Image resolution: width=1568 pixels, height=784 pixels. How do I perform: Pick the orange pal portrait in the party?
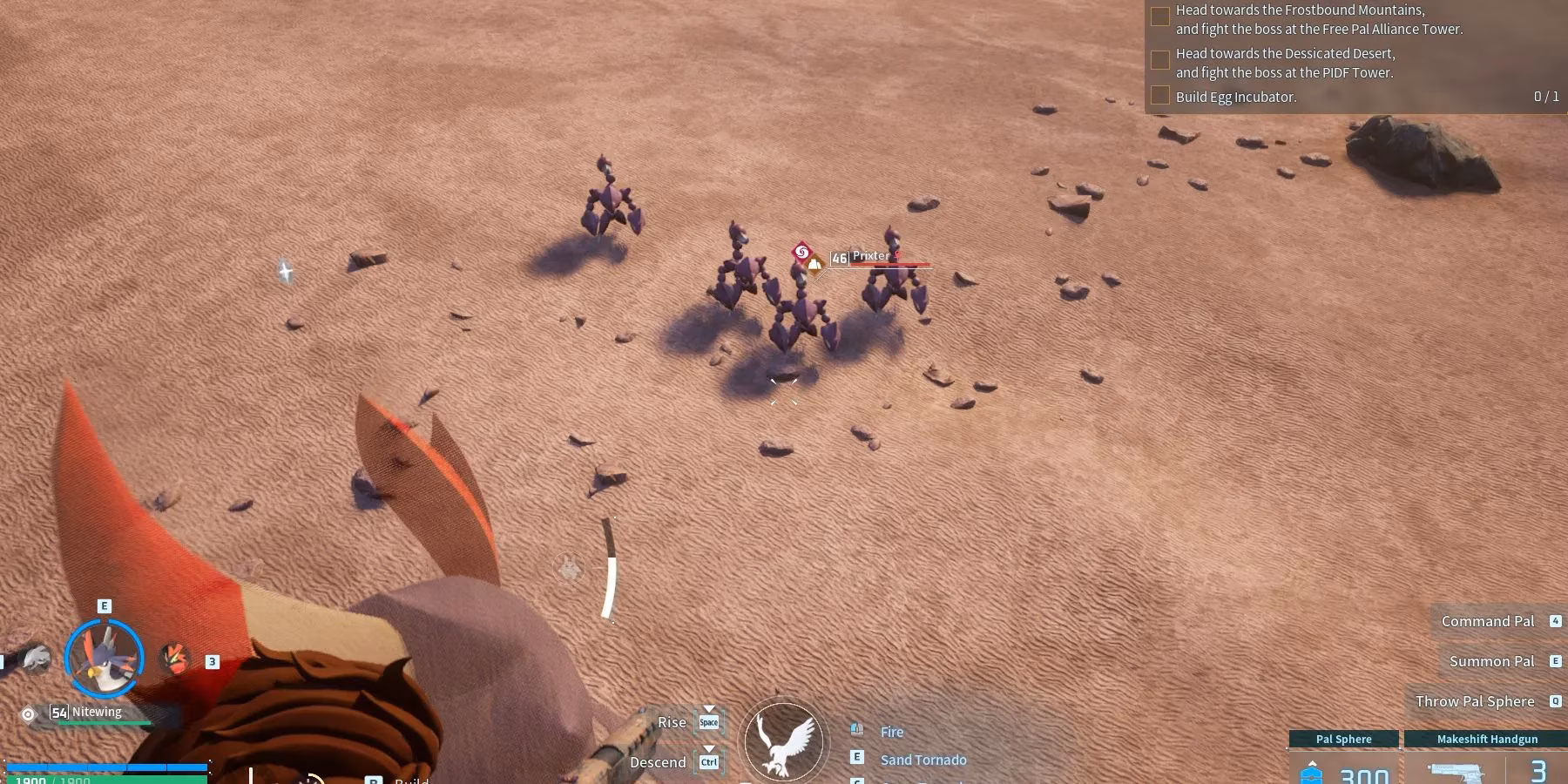pos(174,658)
